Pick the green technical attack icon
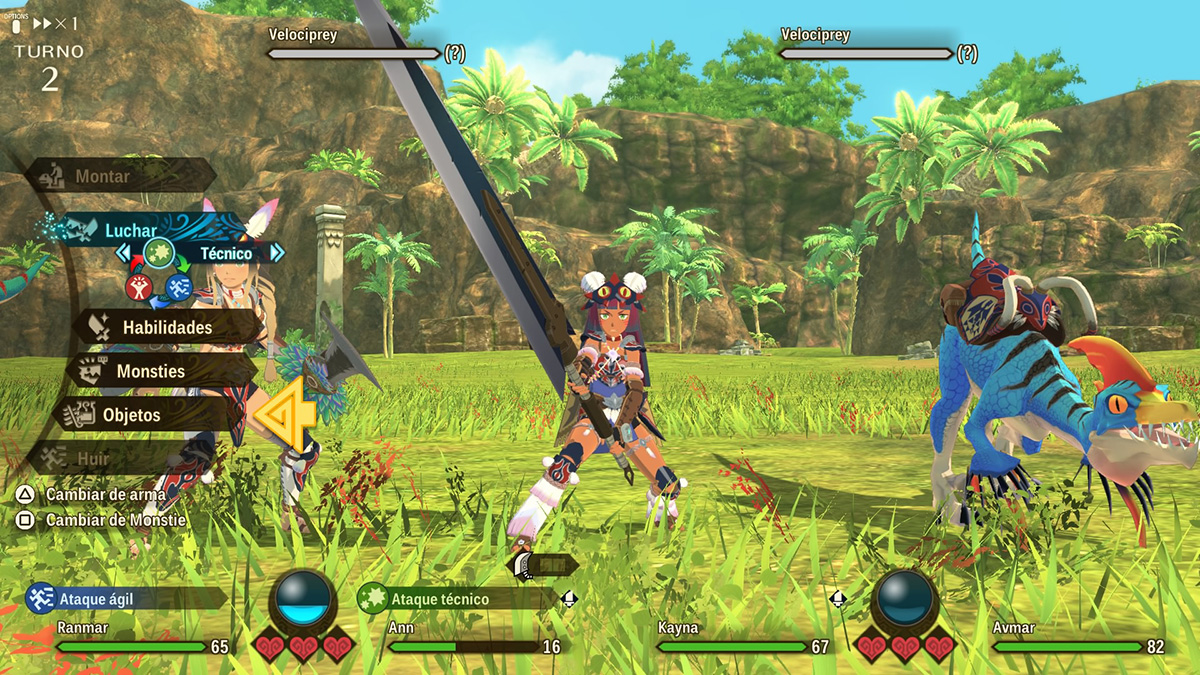1200x675 pixels. point(158,253)
